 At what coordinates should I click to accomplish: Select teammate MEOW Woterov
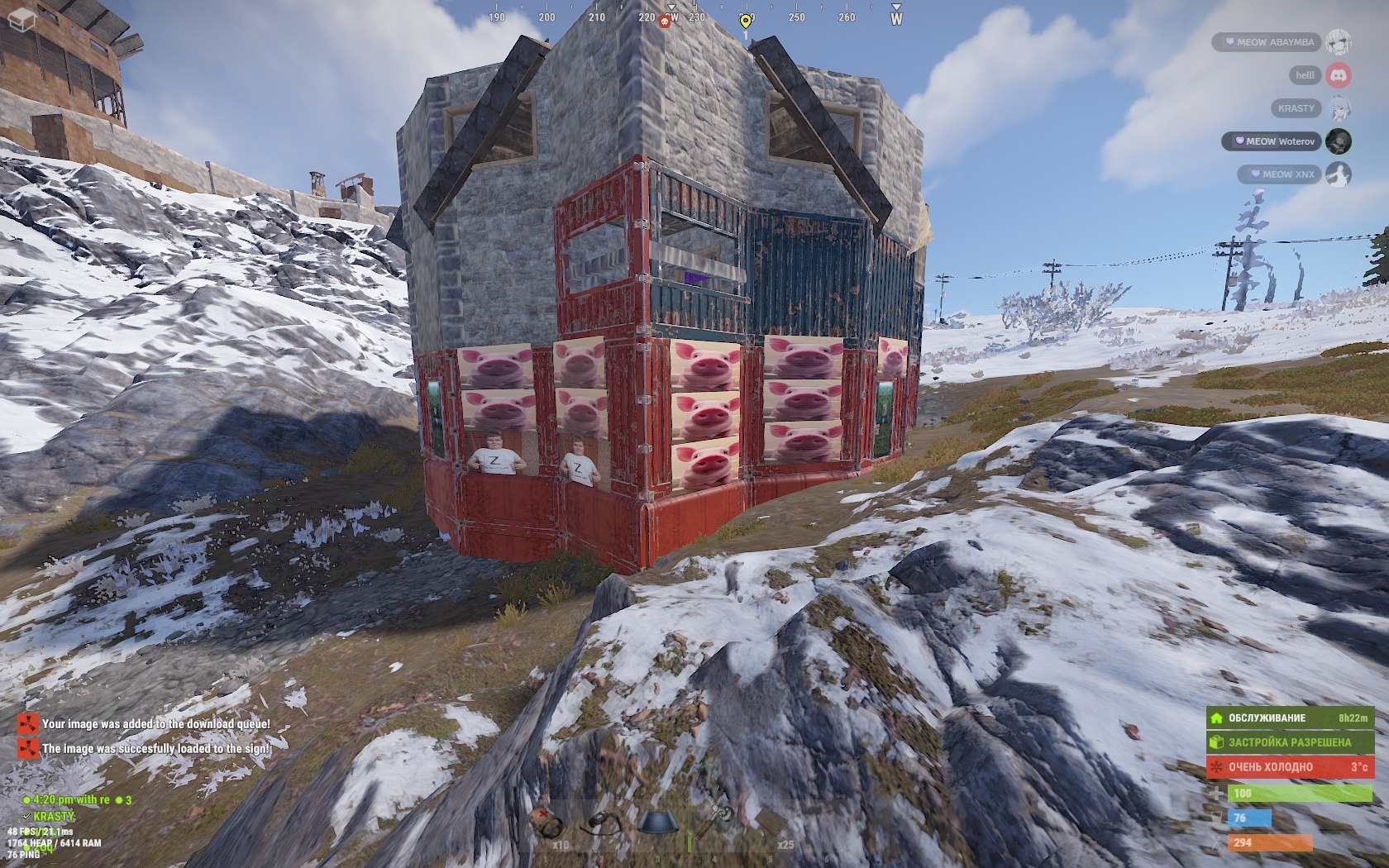1273,141
